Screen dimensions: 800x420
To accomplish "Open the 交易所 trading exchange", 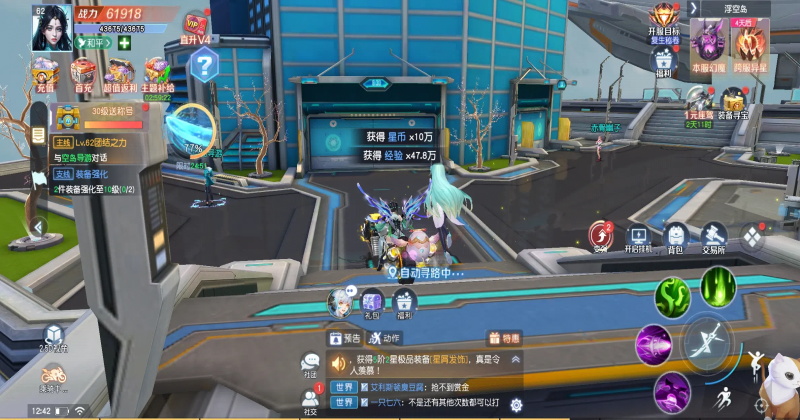I will click(x=713, y=238).
